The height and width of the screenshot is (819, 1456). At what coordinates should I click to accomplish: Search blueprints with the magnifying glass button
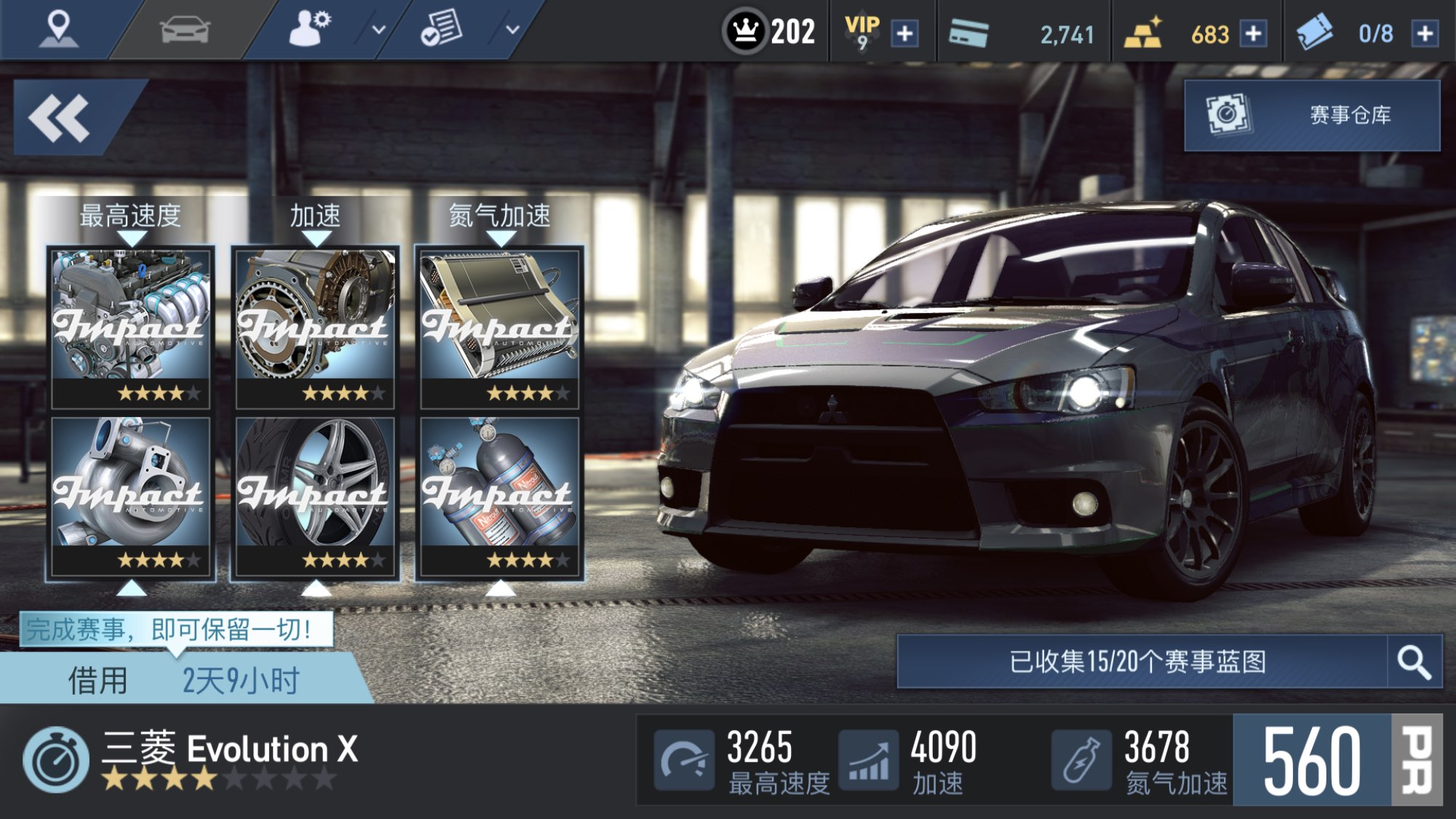click(1414, 662)
